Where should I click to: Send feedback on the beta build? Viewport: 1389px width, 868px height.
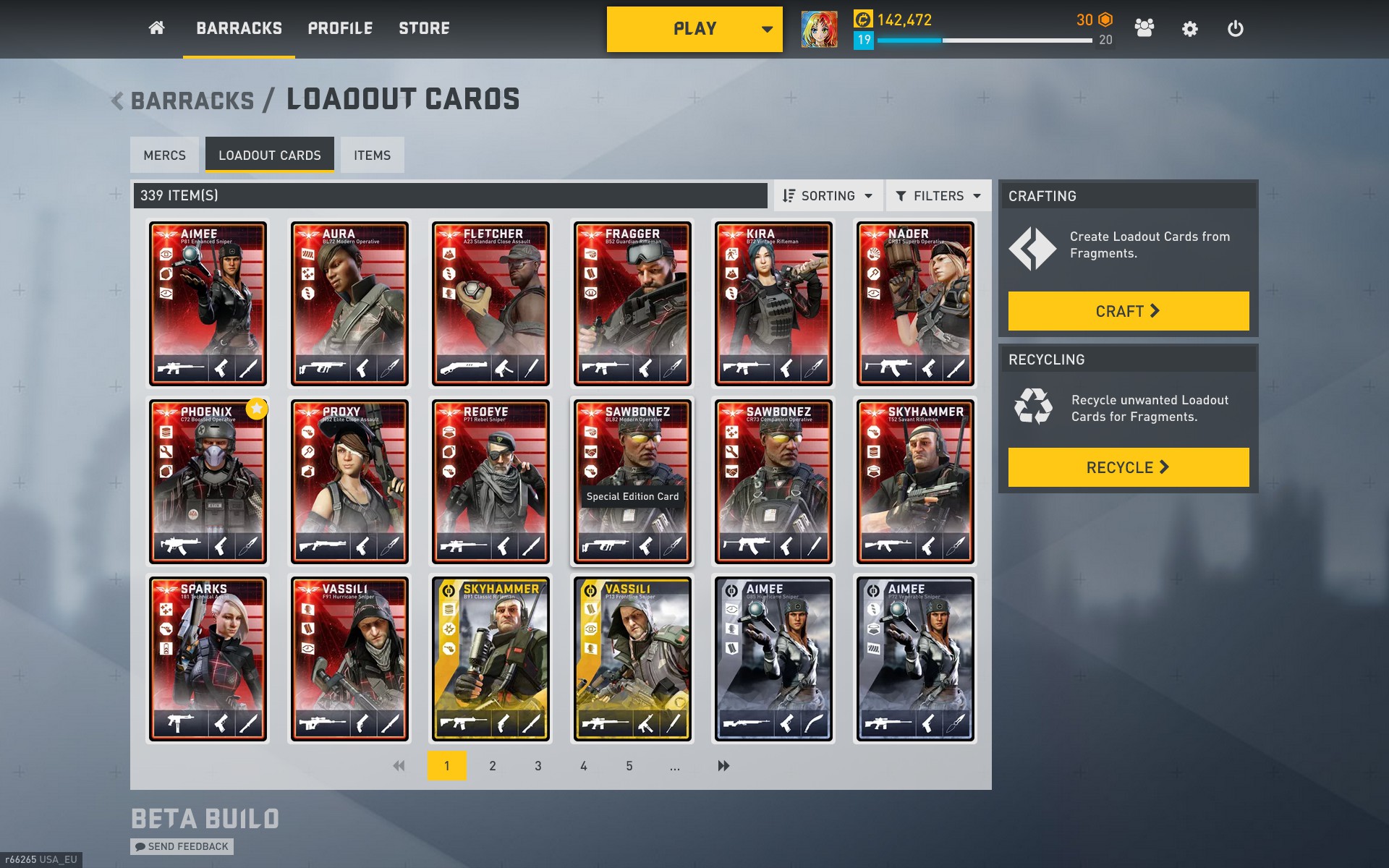pos(182,846)
